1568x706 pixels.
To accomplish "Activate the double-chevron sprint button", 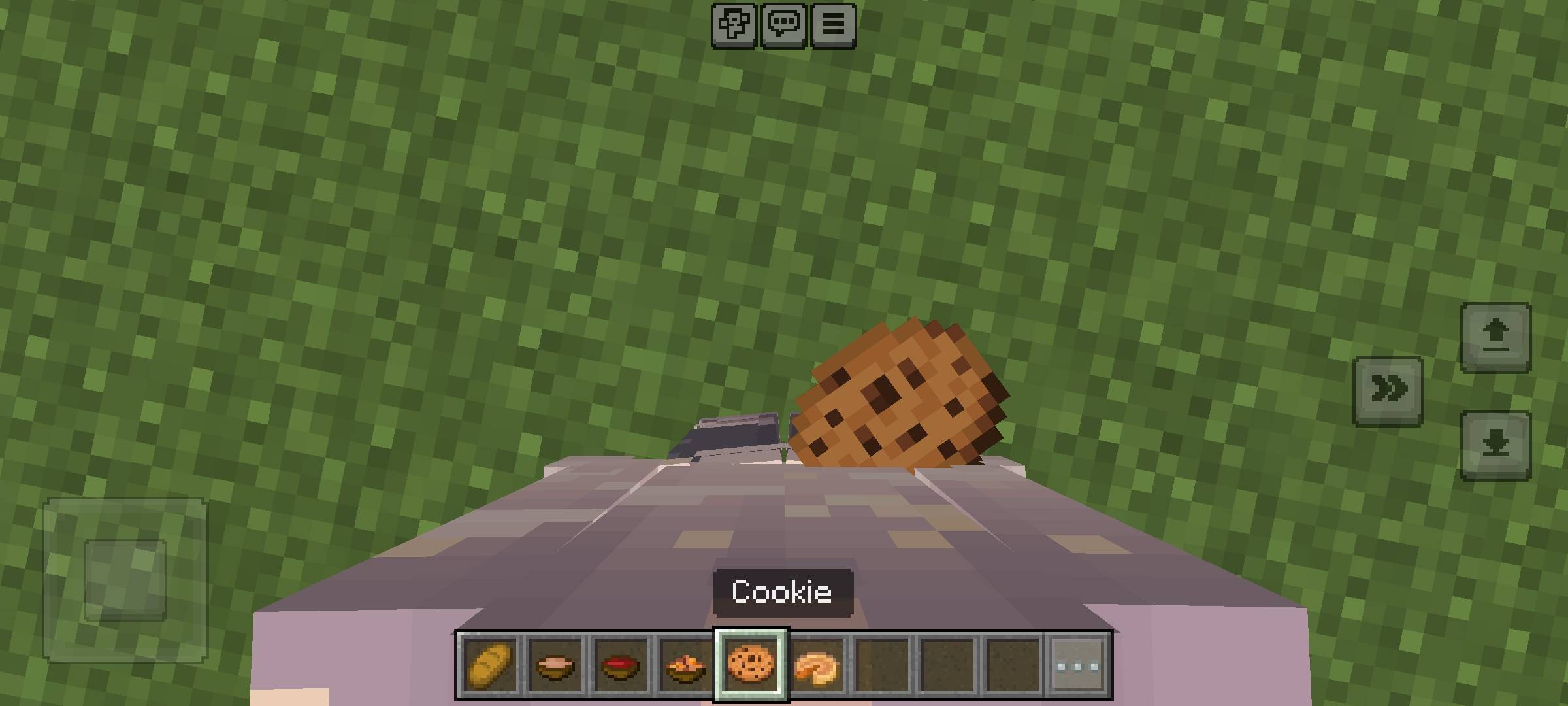I will point(1388,390).
